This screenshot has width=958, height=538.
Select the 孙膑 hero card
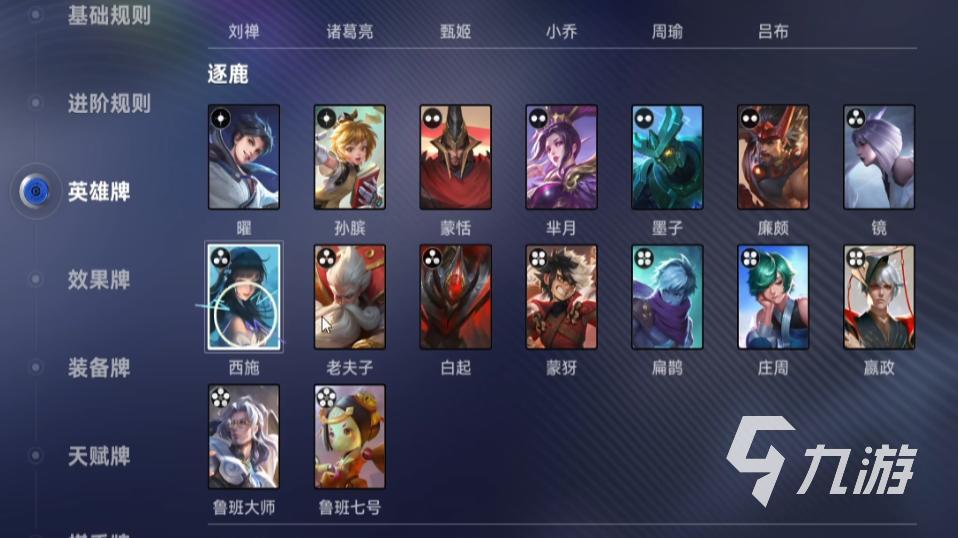pyautogui.click(x=350, y=157)
